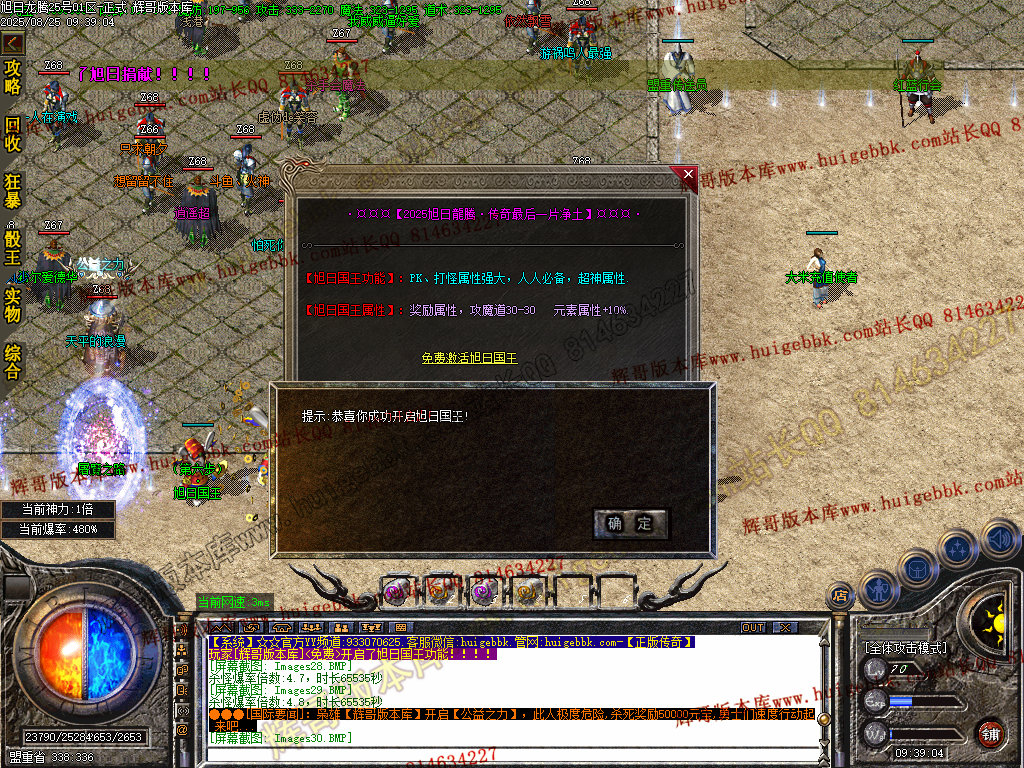The height and width of the screenshot is (768, 1024).
Task: Open the red 铺 stall button
Action: pos(990,732)
